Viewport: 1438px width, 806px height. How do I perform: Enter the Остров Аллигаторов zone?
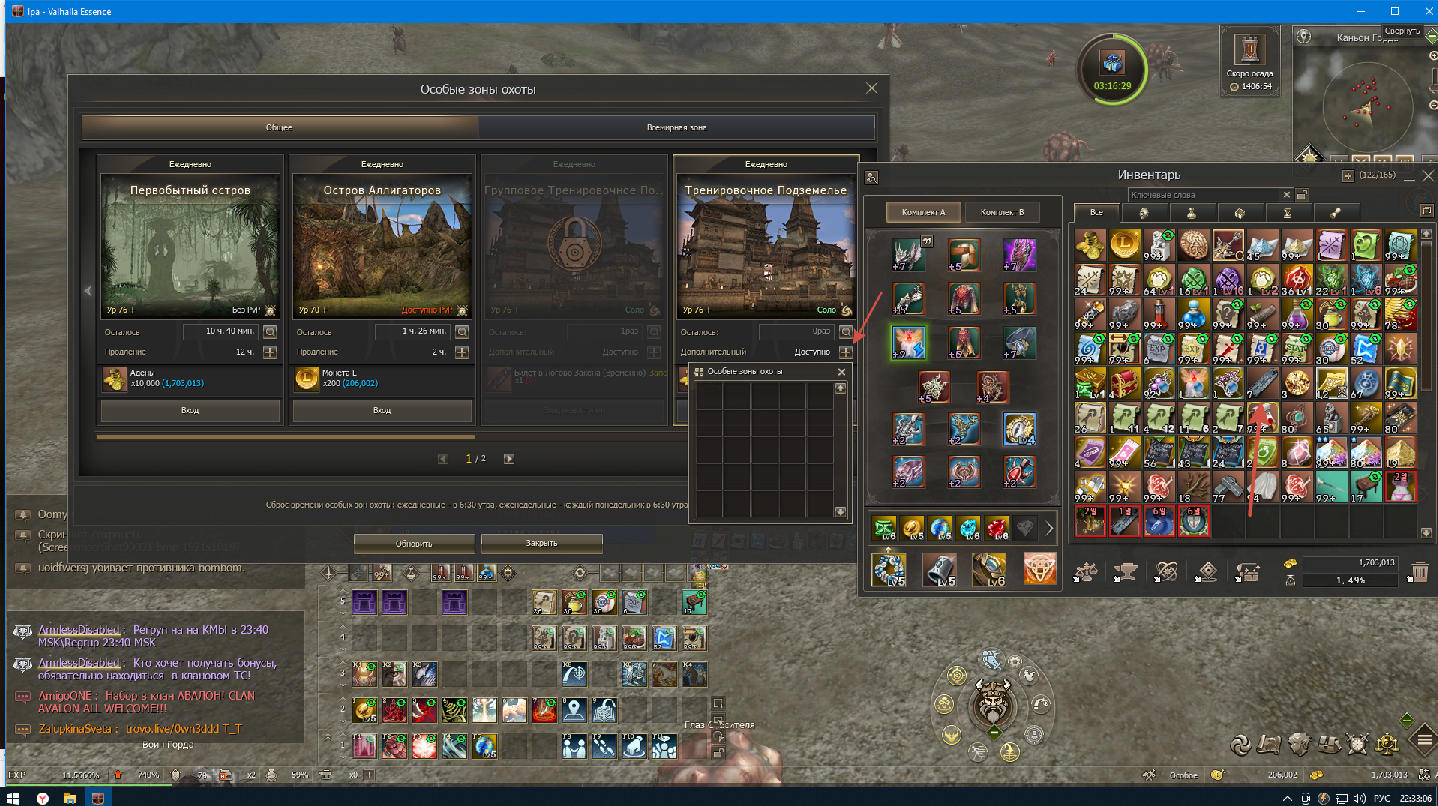pos(382,411)
